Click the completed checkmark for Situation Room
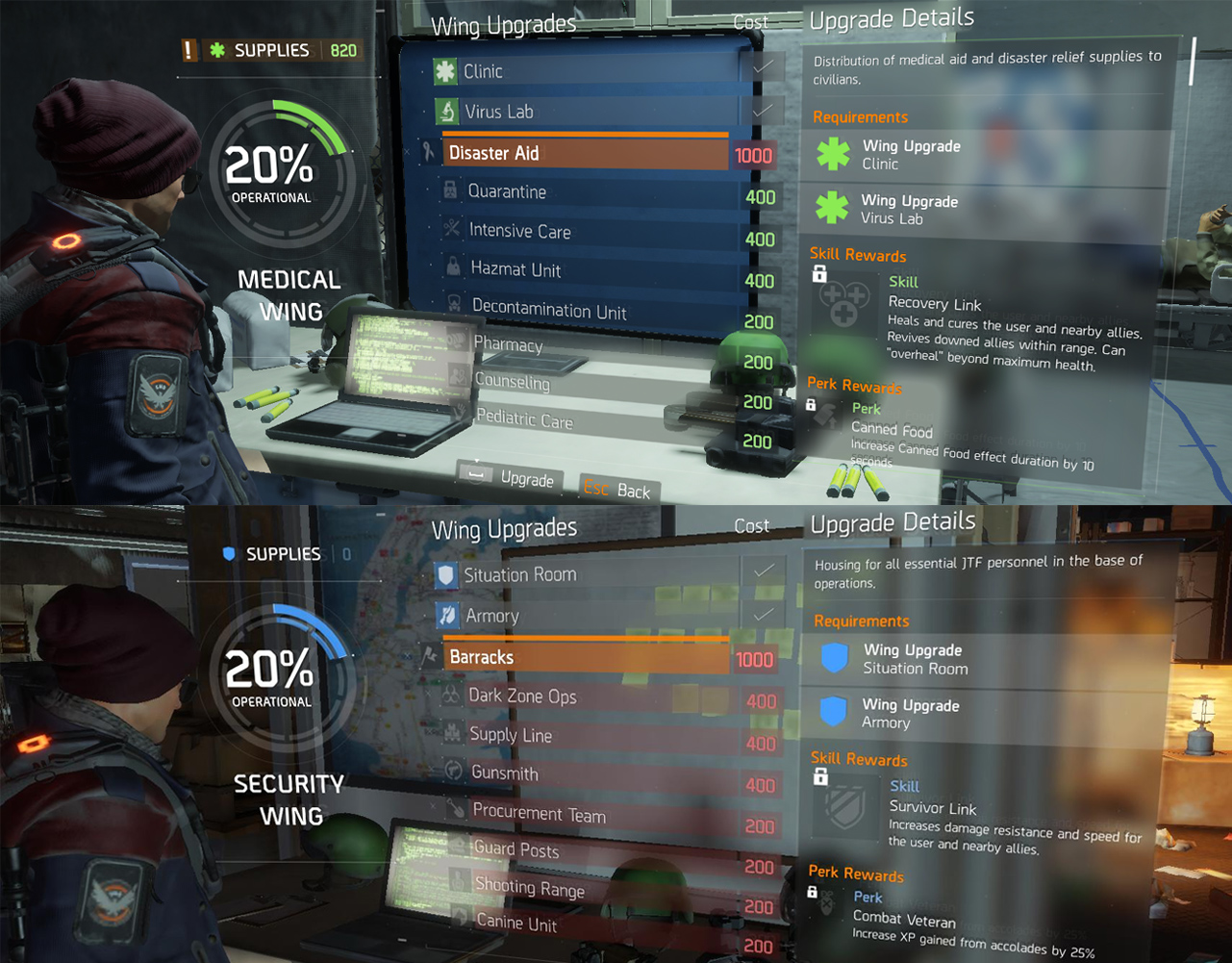1232x963 pixels. click(x=764, y=571)
